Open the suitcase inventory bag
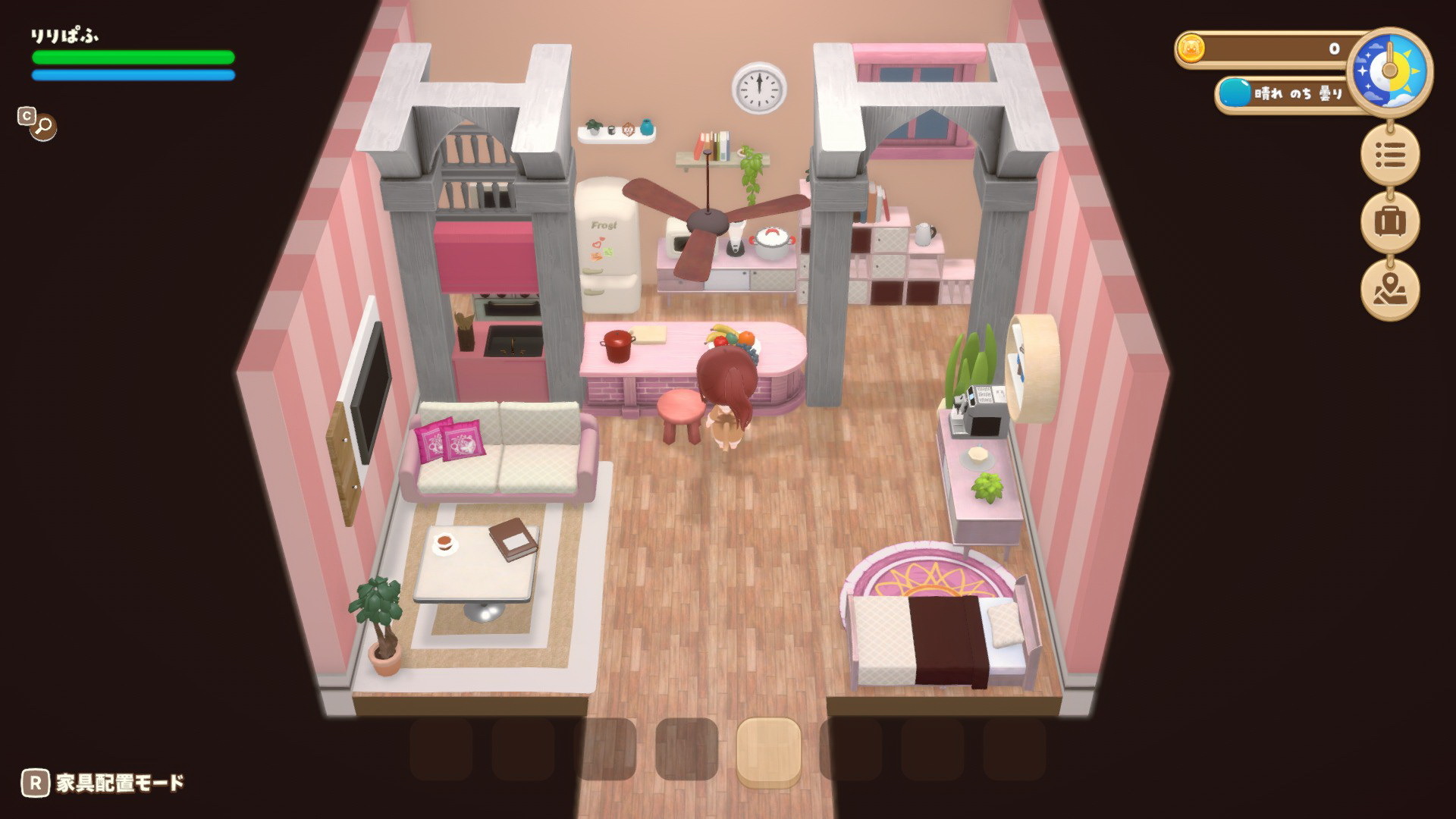 1389,222
